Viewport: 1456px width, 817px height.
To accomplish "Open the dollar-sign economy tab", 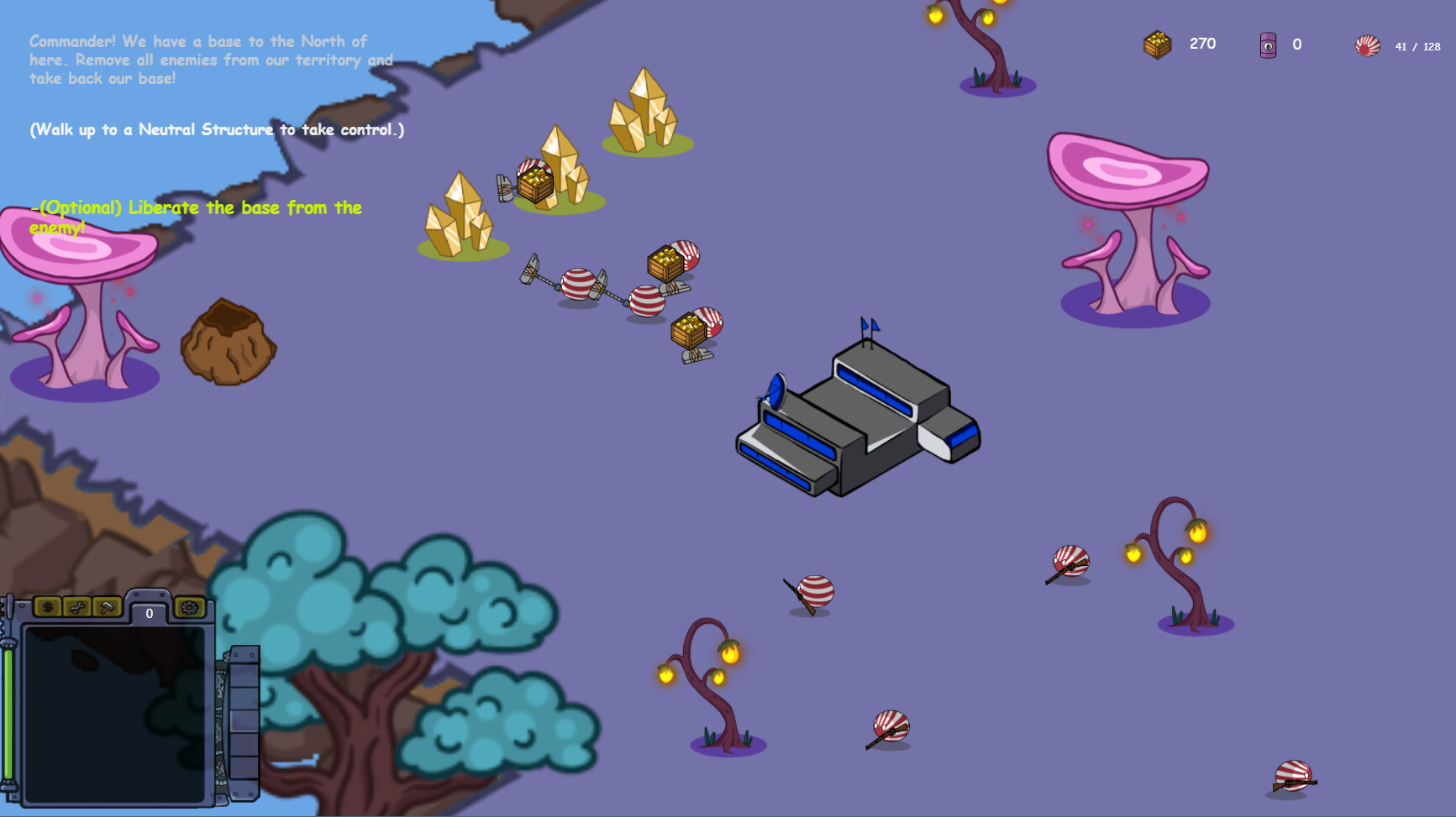I will (x=49, y=608).
